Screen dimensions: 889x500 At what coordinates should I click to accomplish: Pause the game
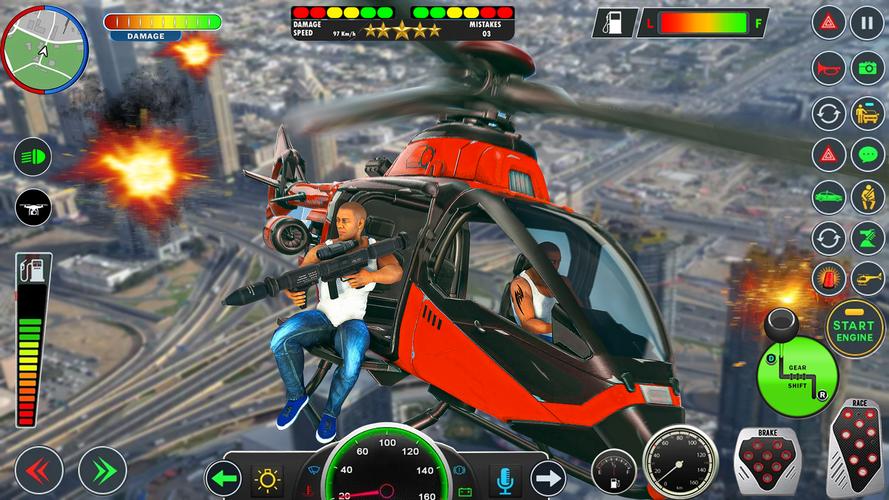867,22
